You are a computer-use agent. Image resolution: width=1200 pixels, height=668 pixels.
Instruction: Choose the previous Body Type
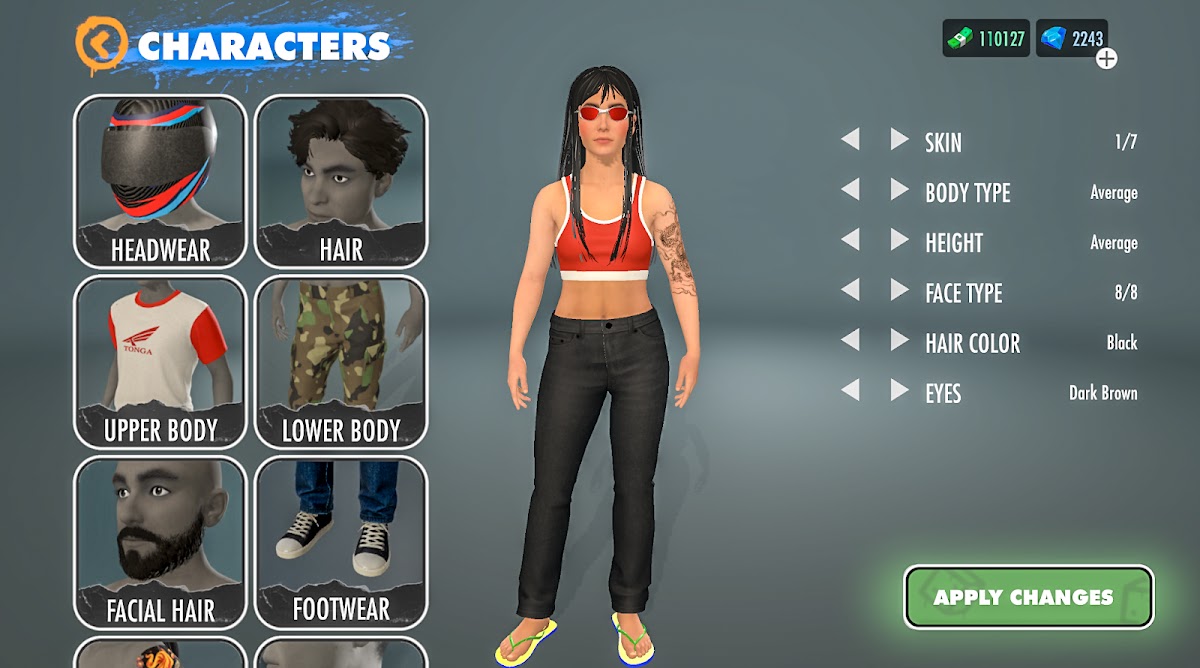point(850,190)
